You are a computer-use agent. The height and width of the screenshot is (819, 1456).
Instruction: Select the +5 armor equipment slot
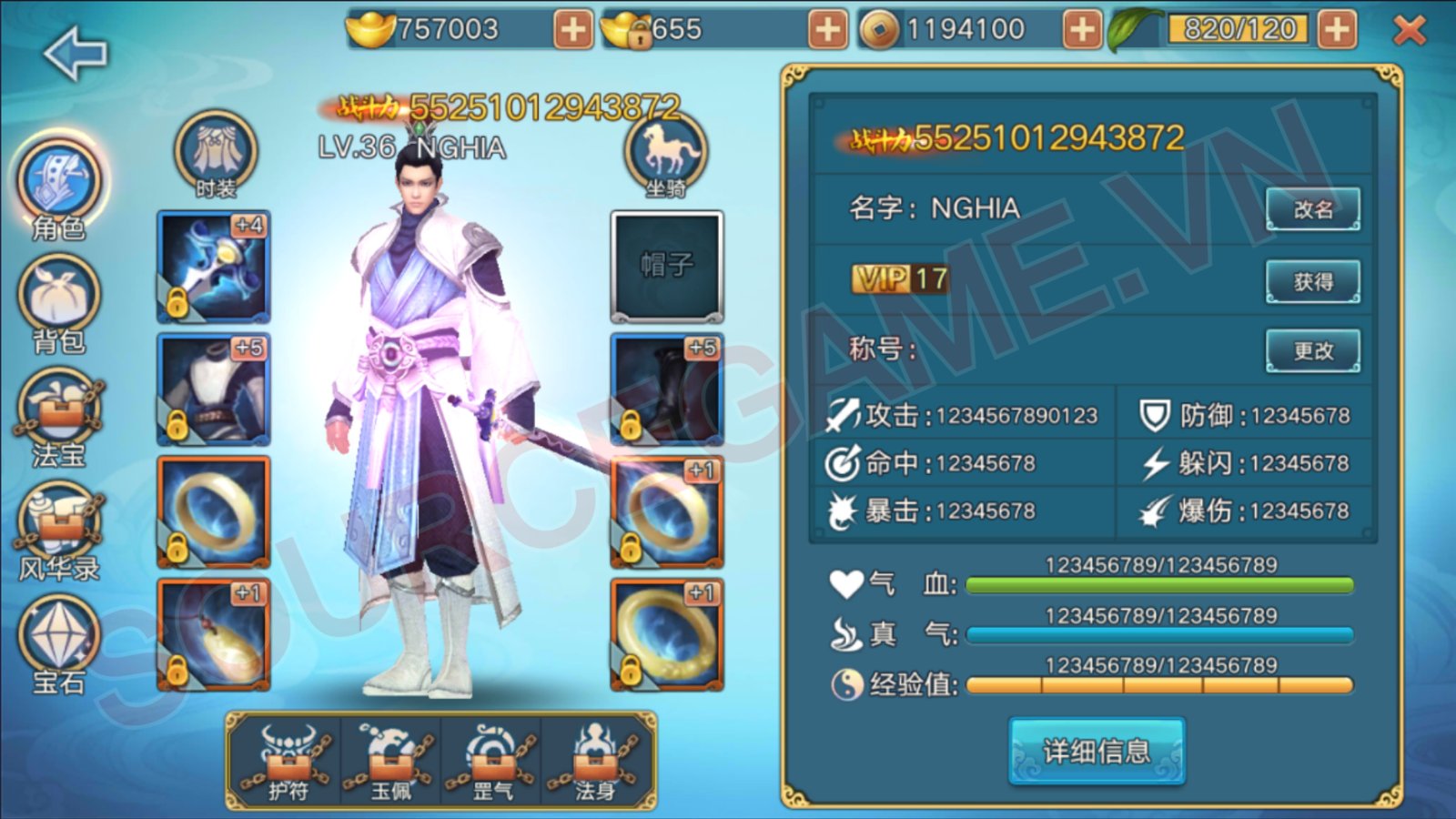click(214, 389)
